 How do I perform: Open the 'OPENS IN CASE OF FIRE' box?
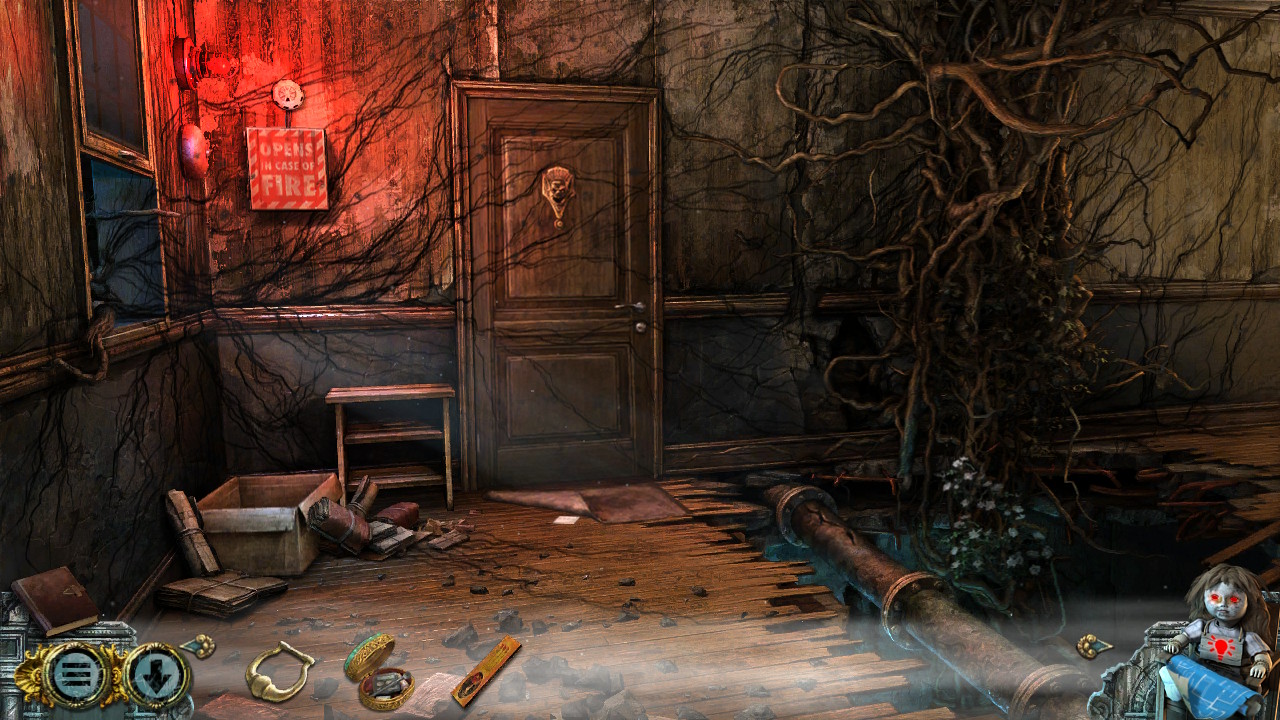pyautogui.click(x=285, y=168)
